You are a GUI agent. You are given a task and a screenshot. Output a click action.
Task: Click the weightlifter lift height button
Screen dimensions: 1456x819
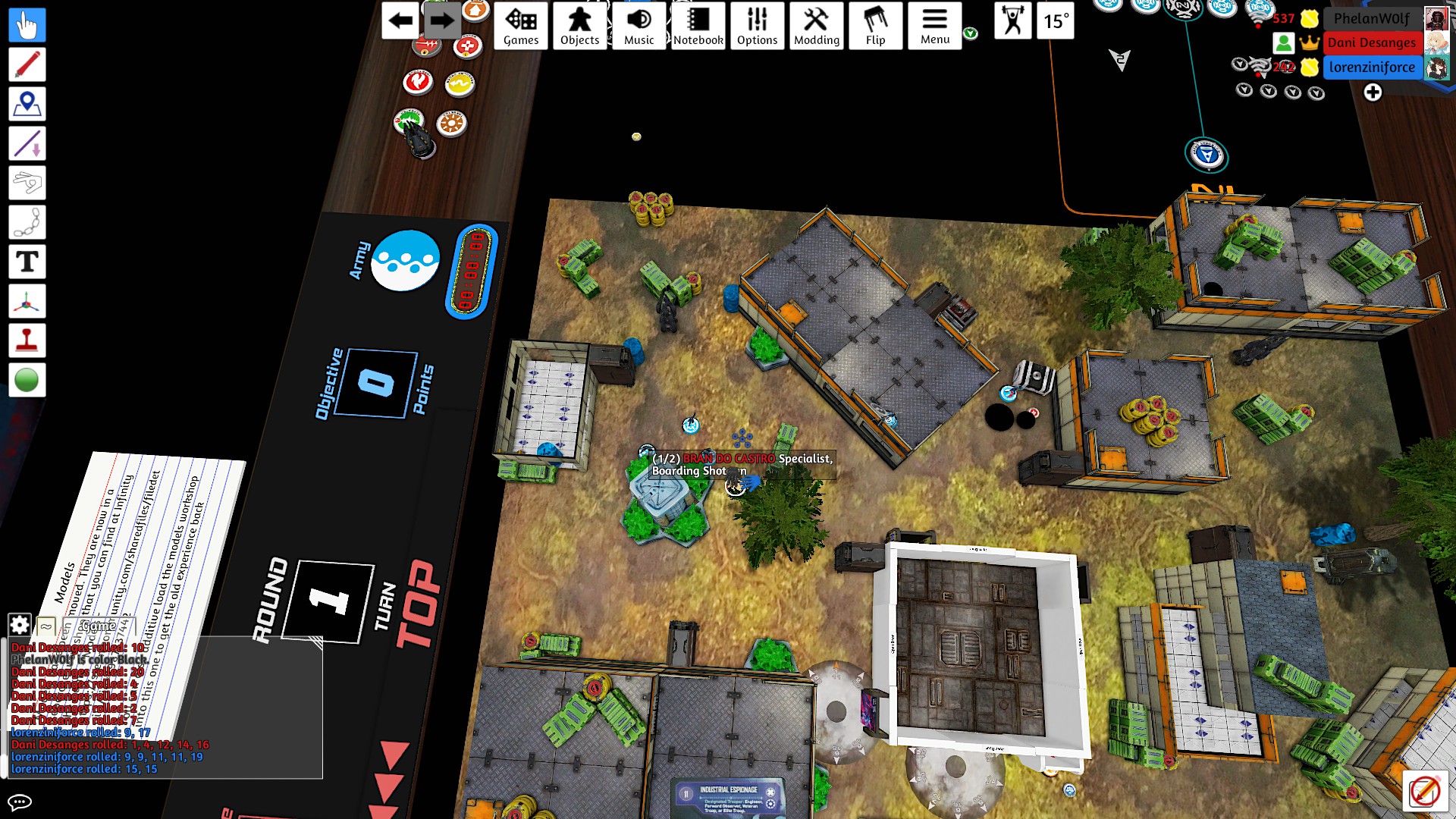[1013, 21]
